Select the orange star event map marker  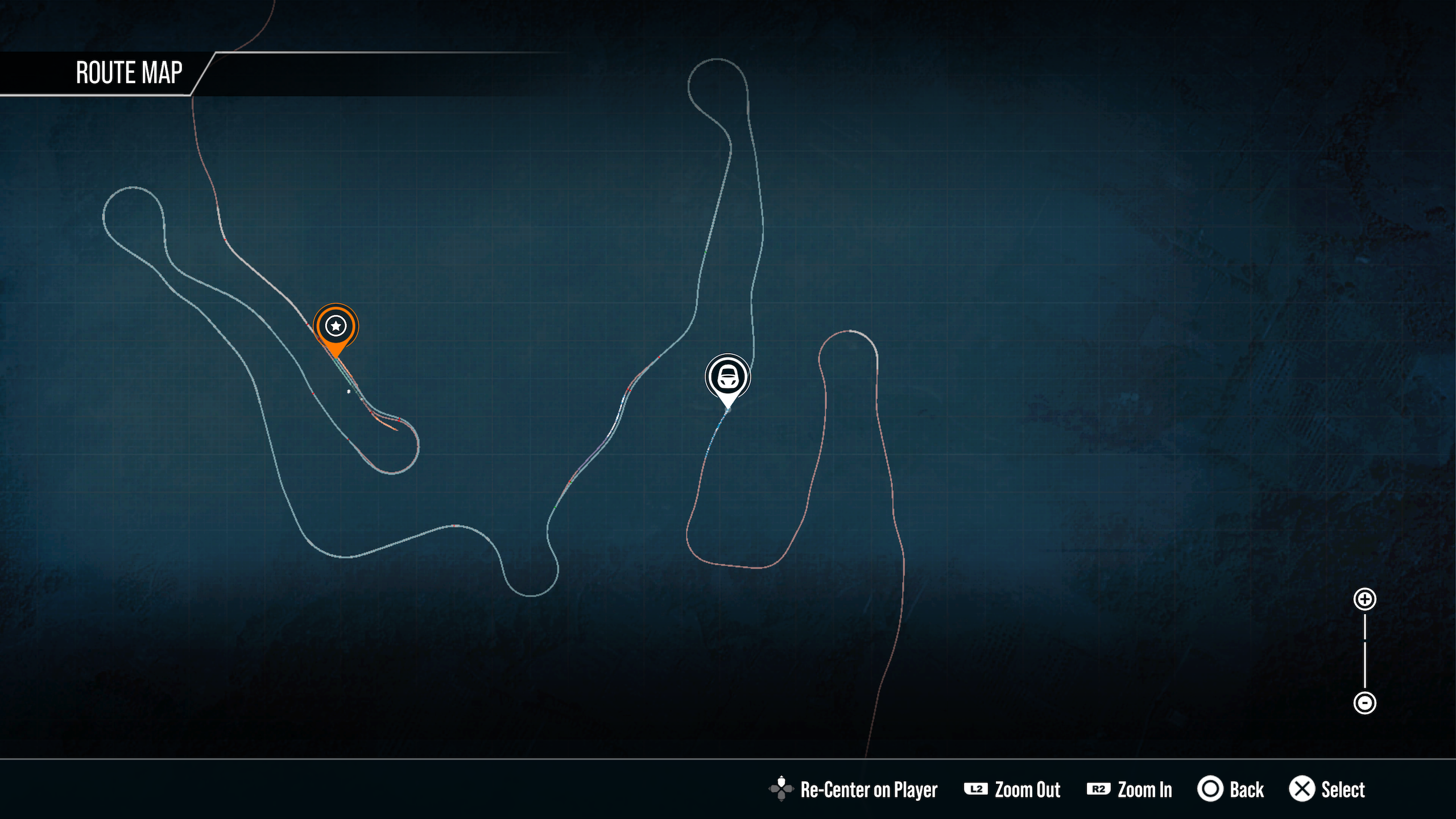click(x=336, y=326)
